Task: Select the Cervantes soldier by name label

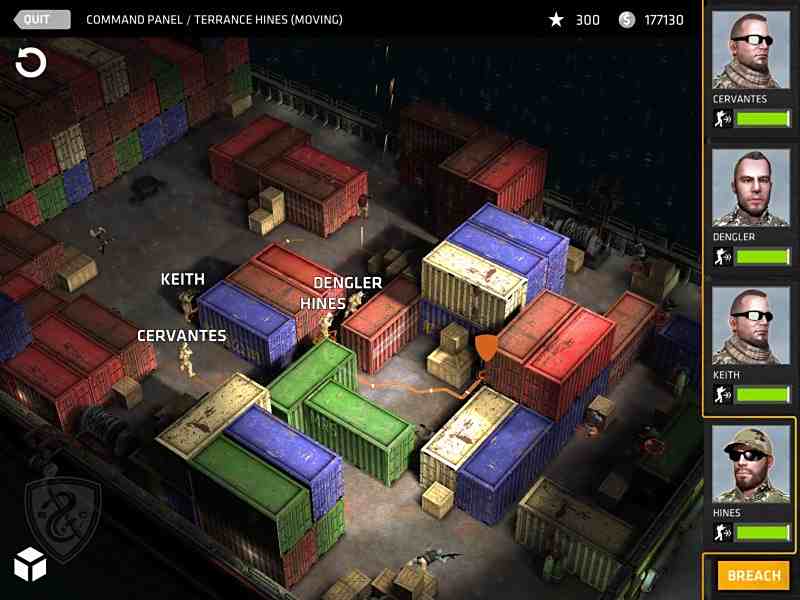Action: [x=182, y=336]
